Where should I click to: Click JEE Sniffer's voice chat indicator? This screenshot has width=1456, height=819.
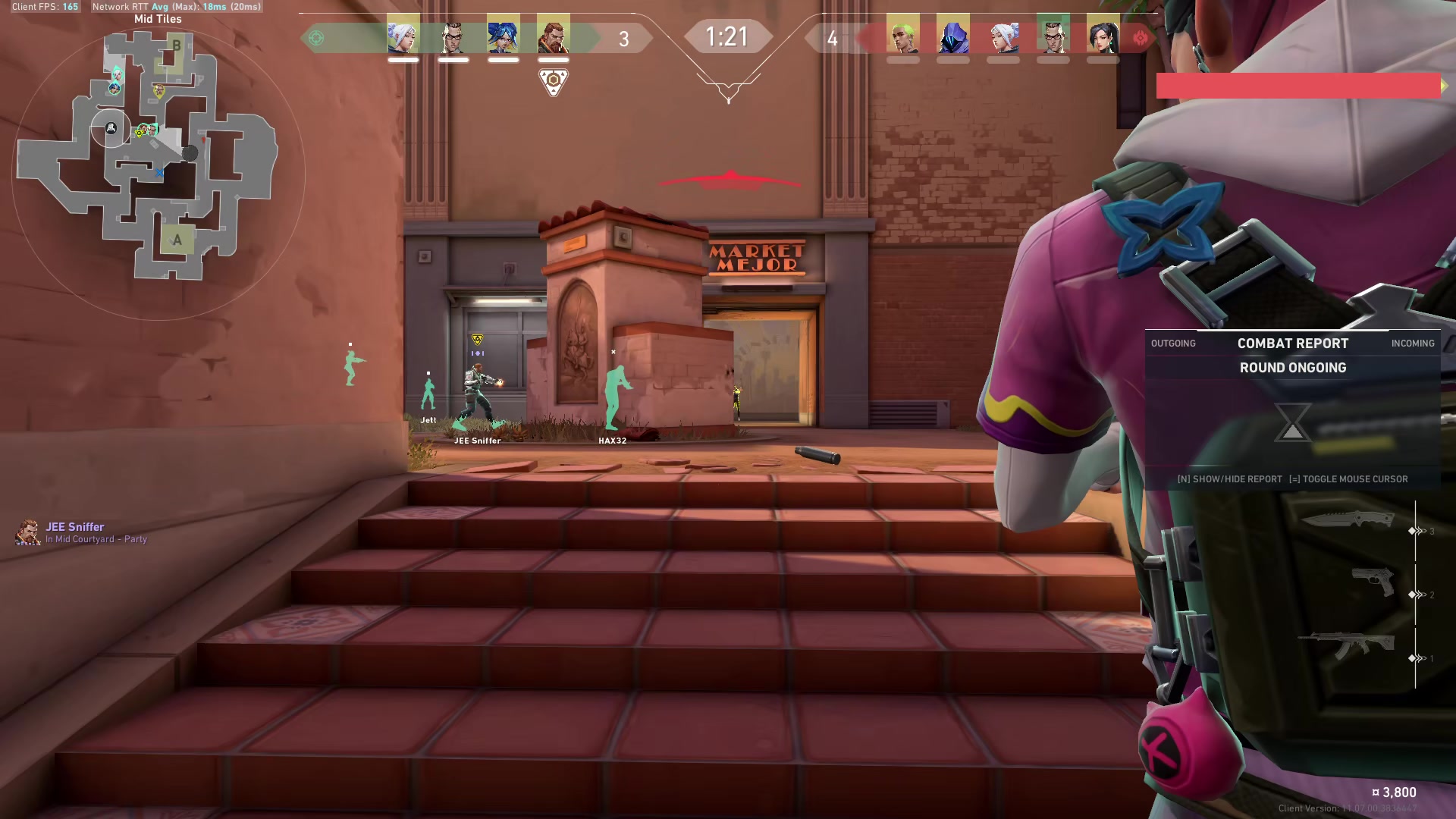pyautogui.click(x=28, y=532)
